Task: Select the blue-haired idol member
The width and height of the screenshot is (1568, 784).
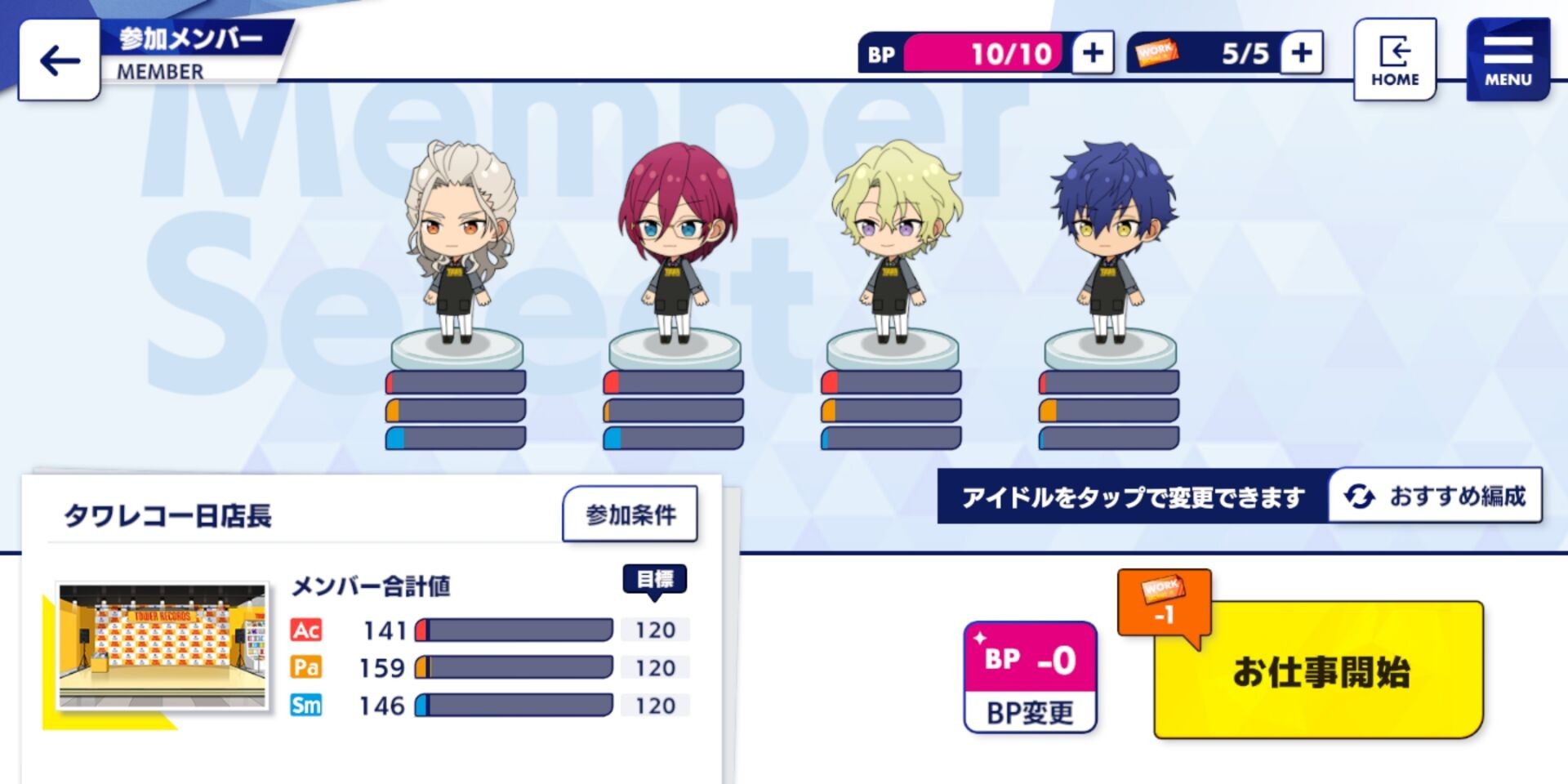Action: [1111, 245]
